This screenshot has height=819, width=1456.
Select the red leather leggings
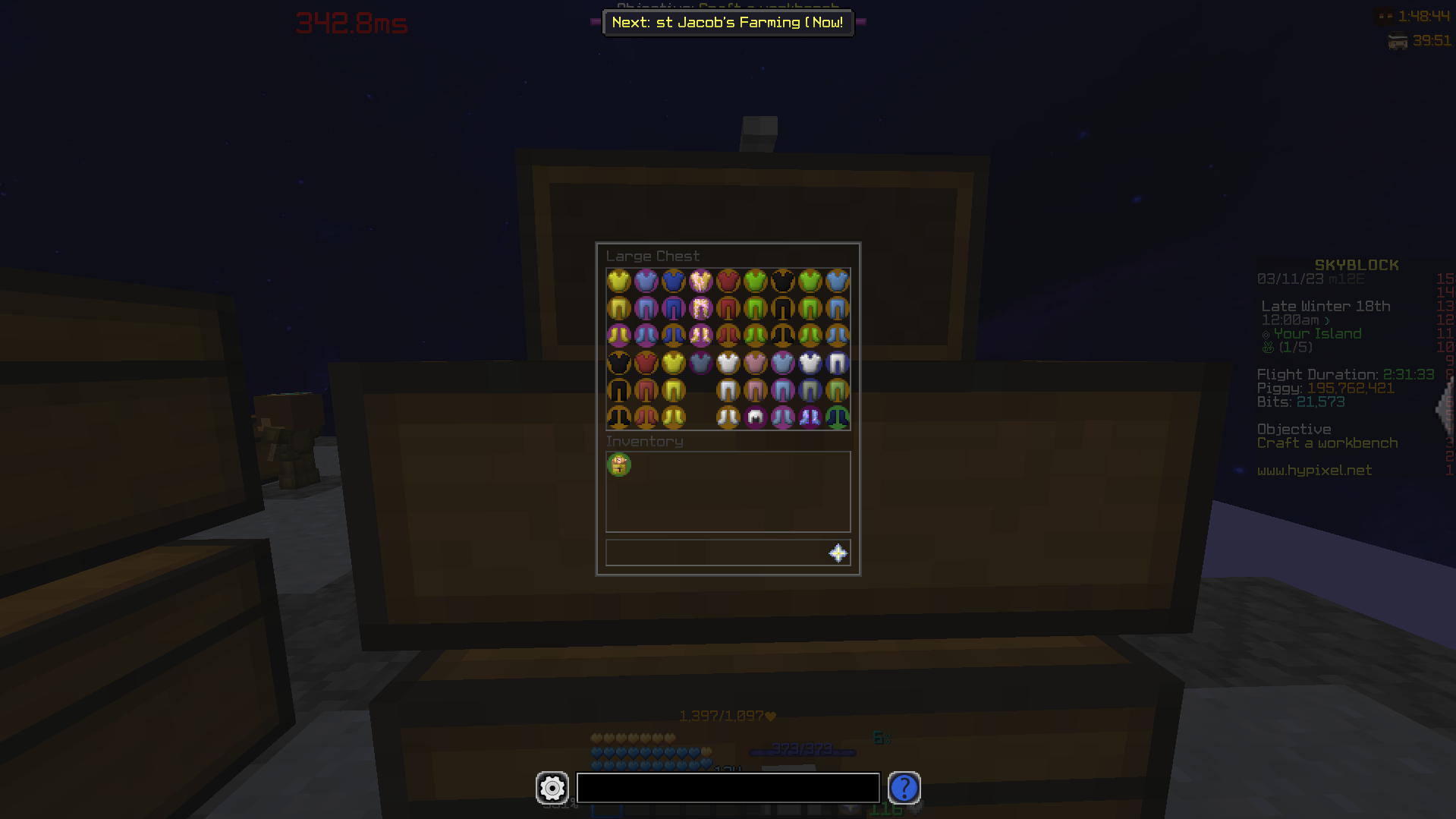click(728, 307)
